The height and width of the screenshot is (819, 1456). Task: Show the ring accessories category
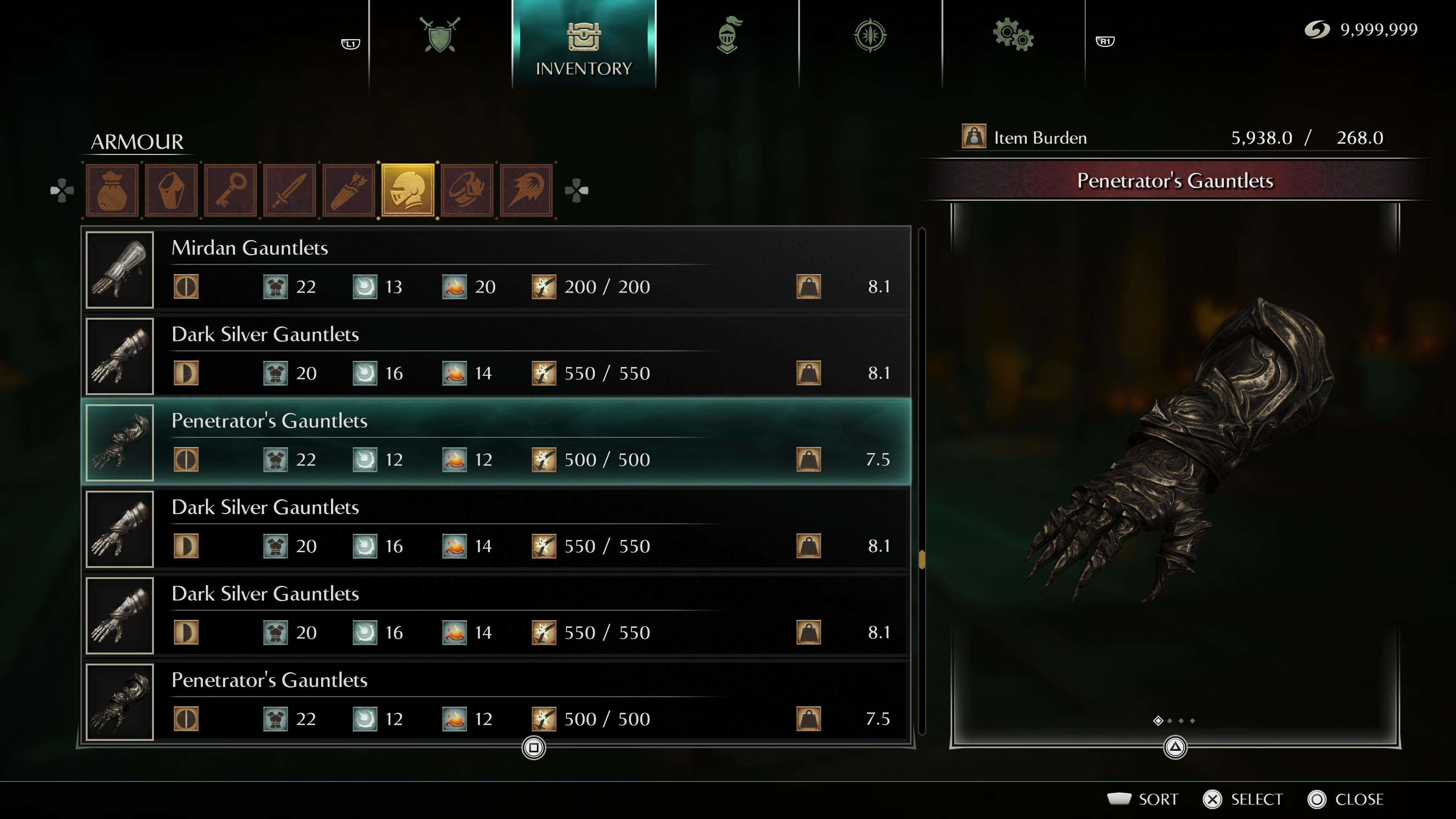tap(468, 190)
